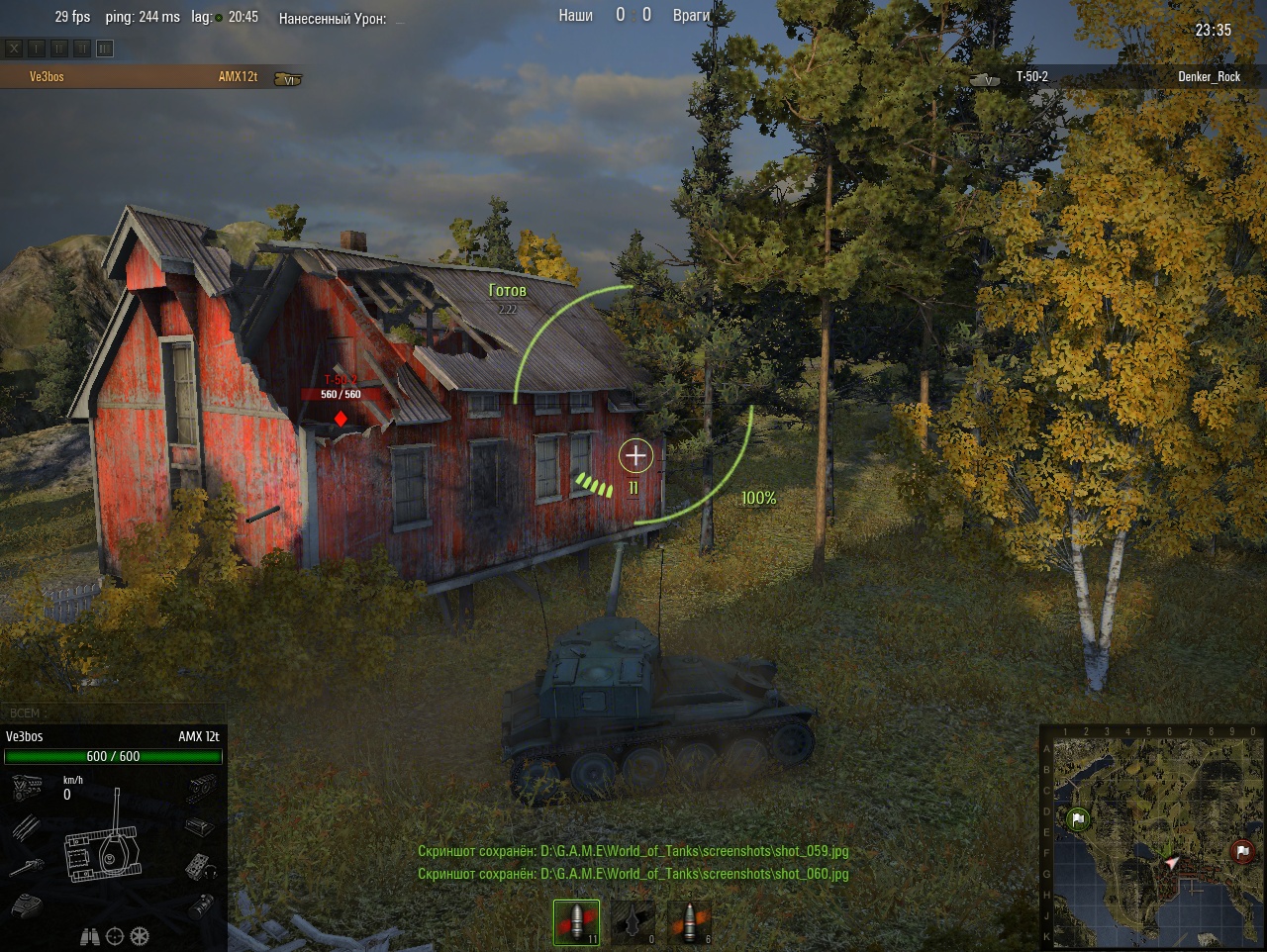
Task: Click the gun module icon
Action: pos(28,867)
